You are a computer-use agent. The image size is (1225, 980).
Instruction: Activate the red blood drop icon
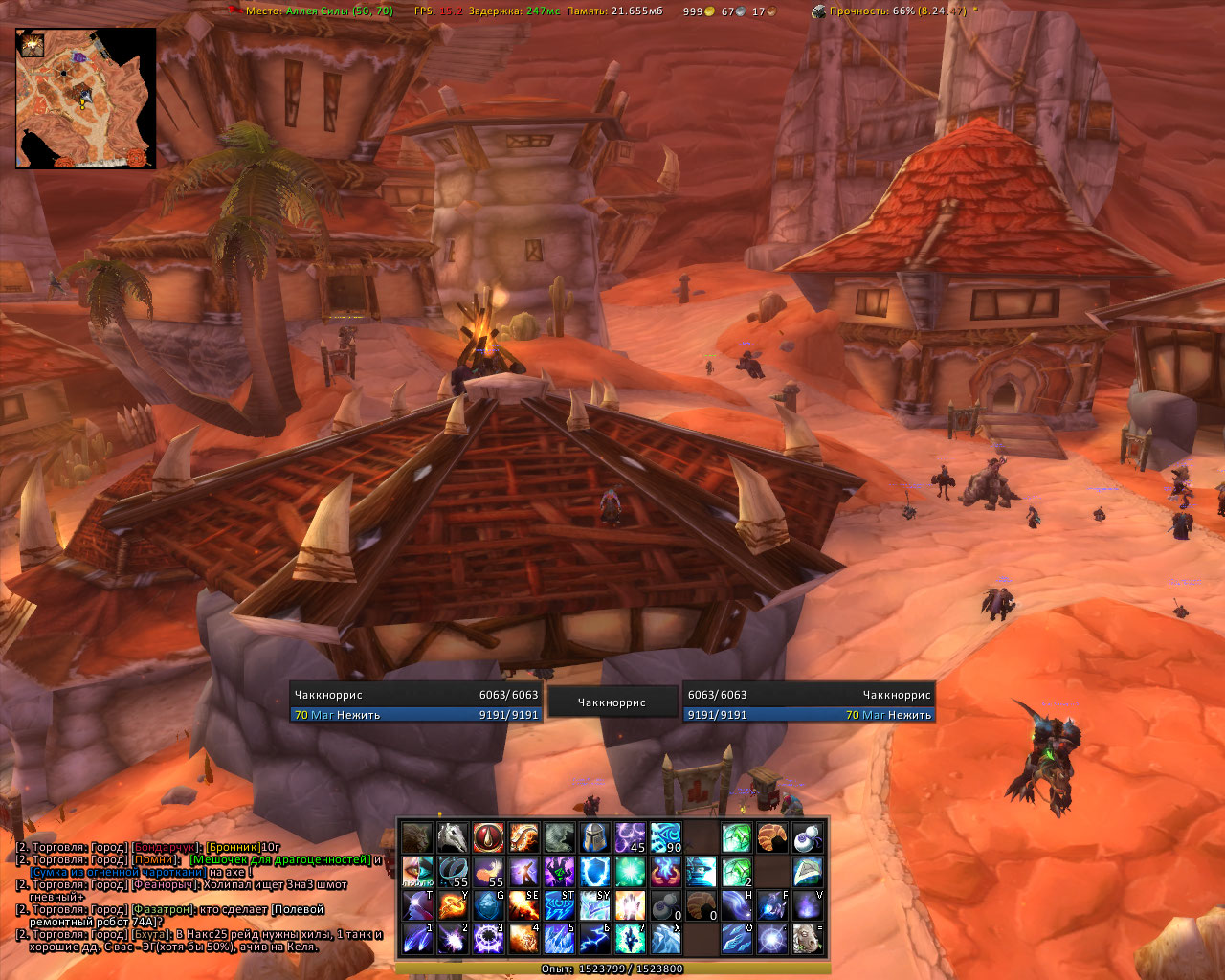point(487,837)
